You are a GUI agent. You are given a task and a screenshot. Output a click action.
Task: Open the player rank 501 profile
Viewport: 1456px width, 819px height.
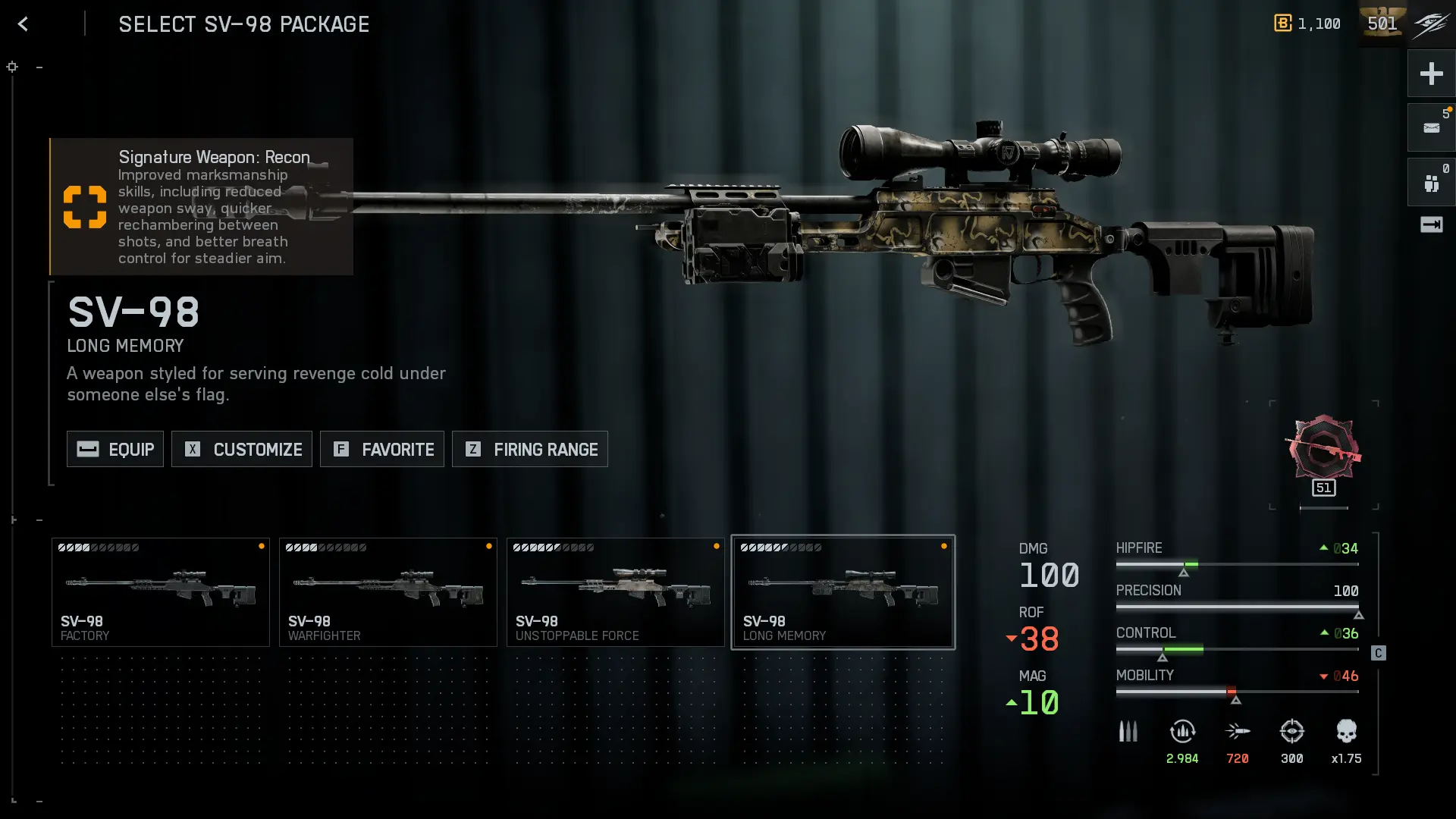(1382, 24)
